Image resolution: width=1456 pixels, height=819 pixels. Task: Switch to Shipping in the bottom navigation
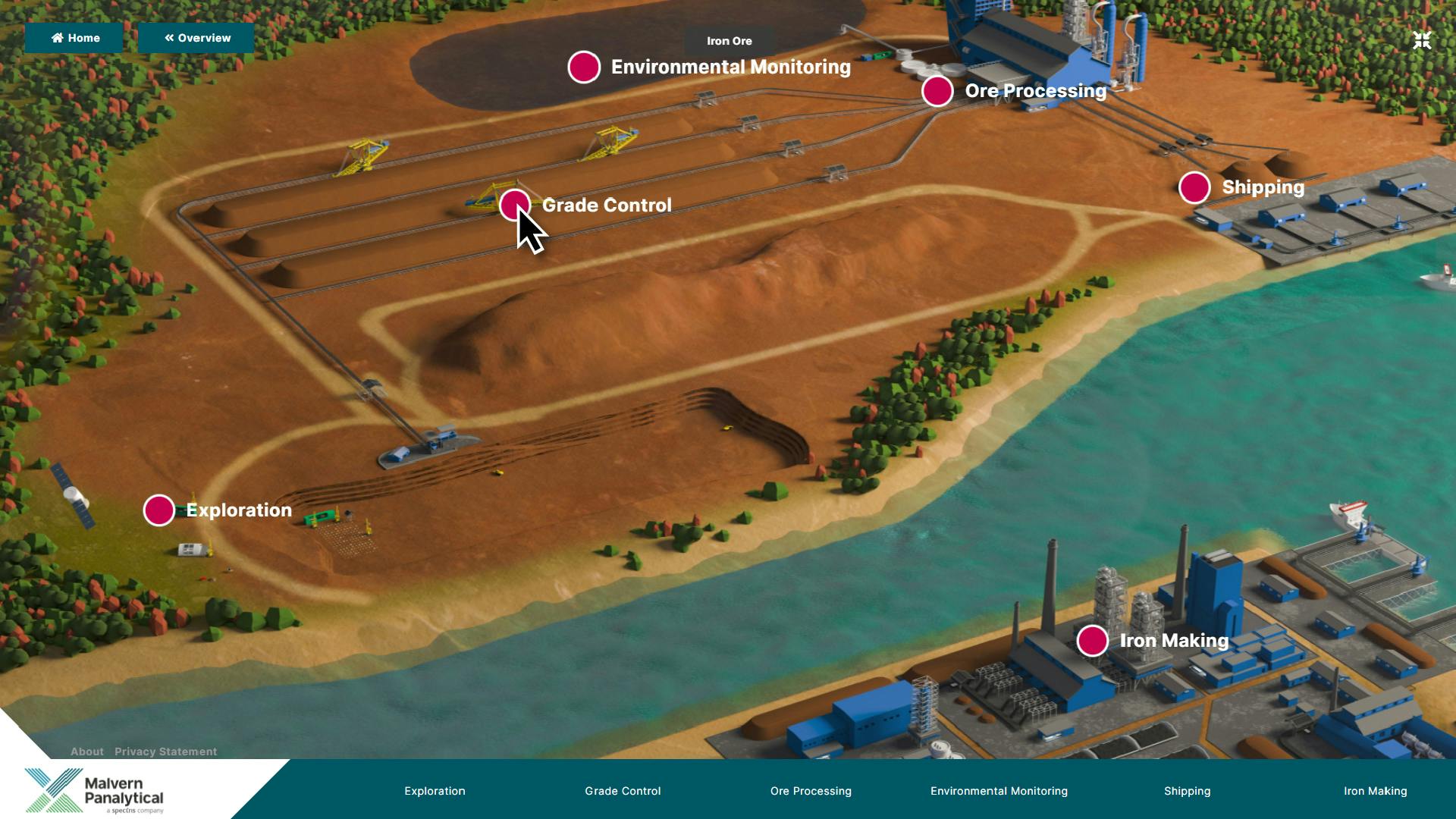1187,791
